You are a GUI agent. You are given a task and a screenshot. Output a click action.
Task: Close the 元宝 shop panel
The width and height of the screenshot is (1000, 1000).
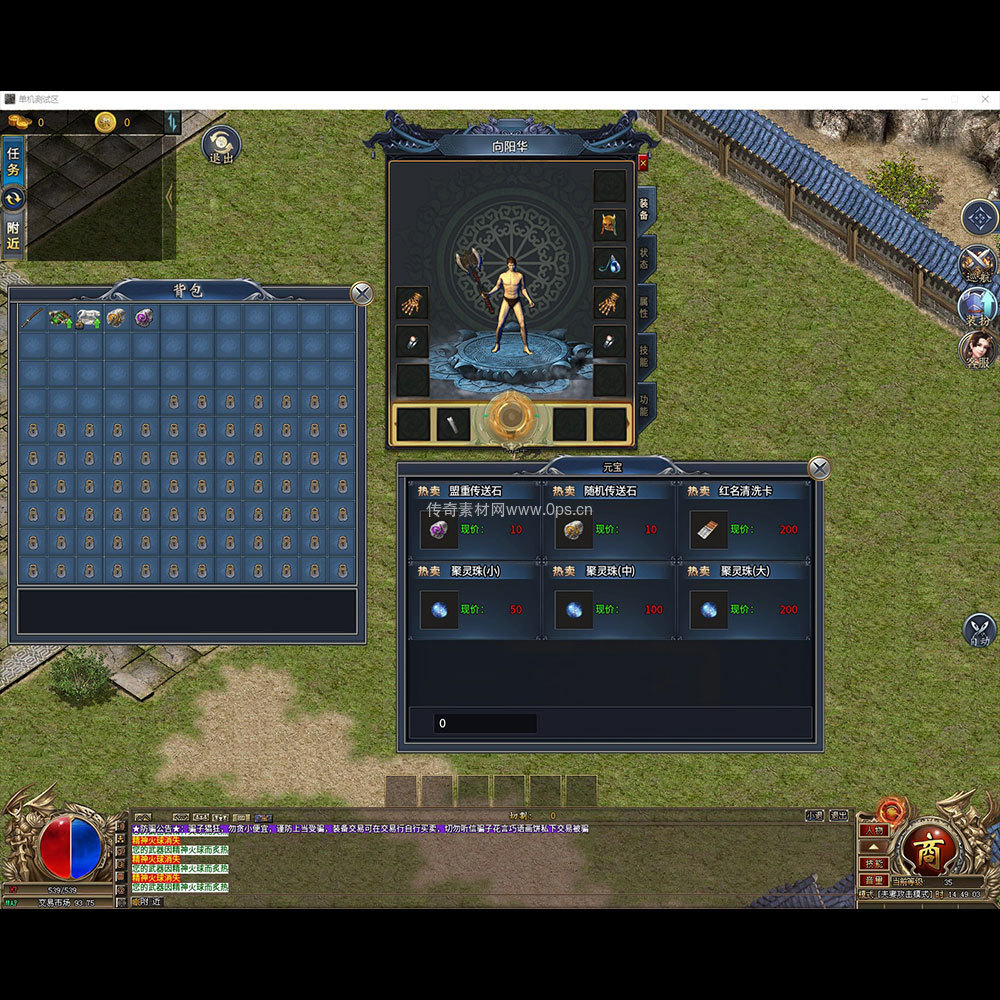tap(819, 468)
